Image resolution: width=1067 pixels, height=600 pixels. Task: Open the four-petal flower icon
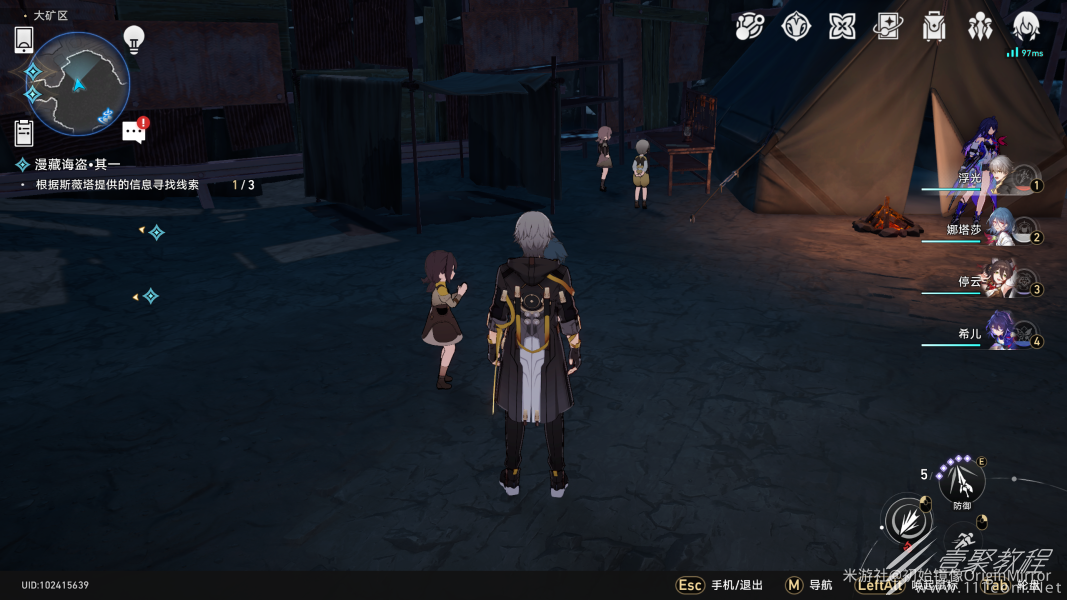[x=842, y=27]
